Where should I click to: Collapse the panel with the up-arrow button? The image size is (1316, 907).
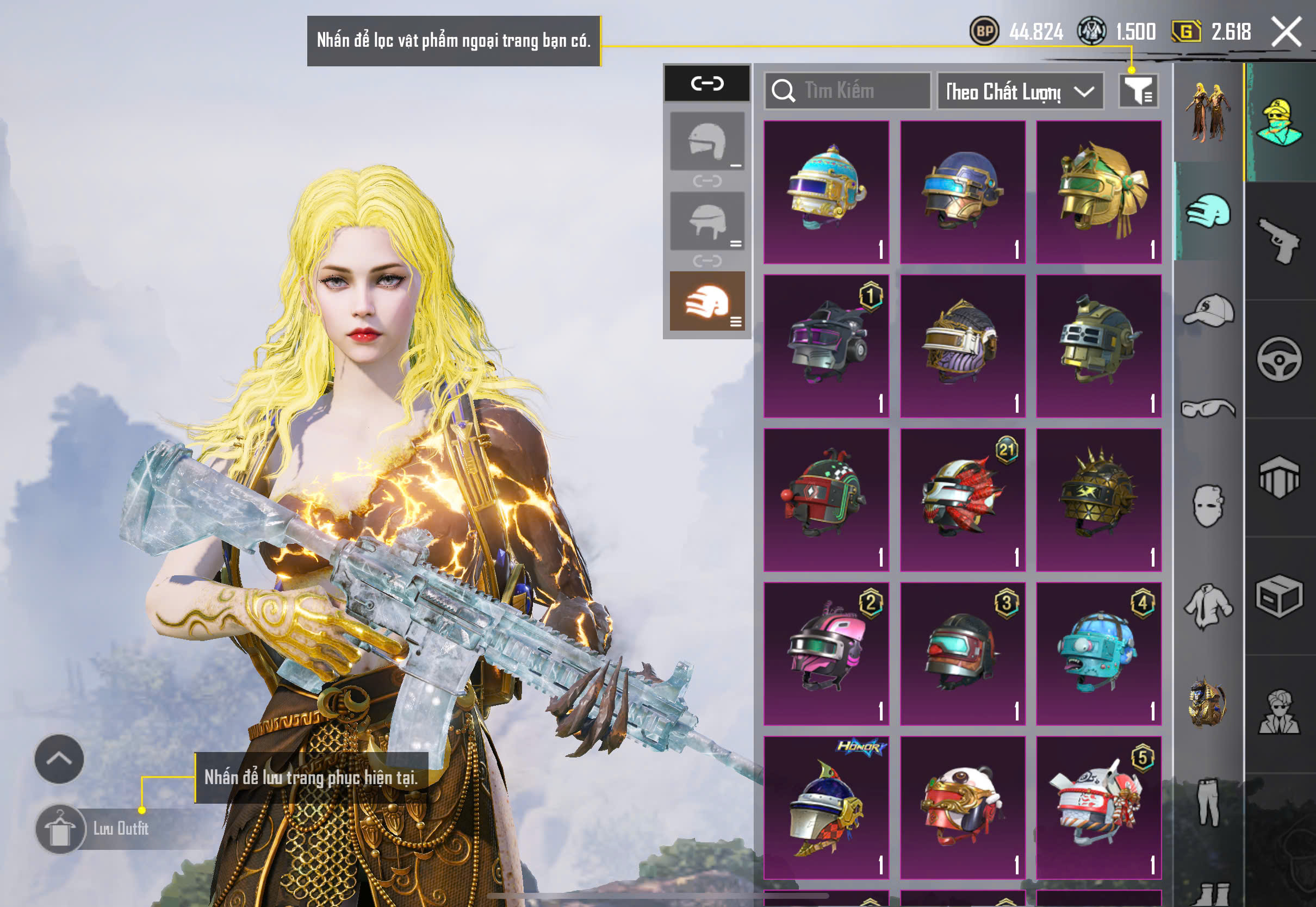point(59,759)
